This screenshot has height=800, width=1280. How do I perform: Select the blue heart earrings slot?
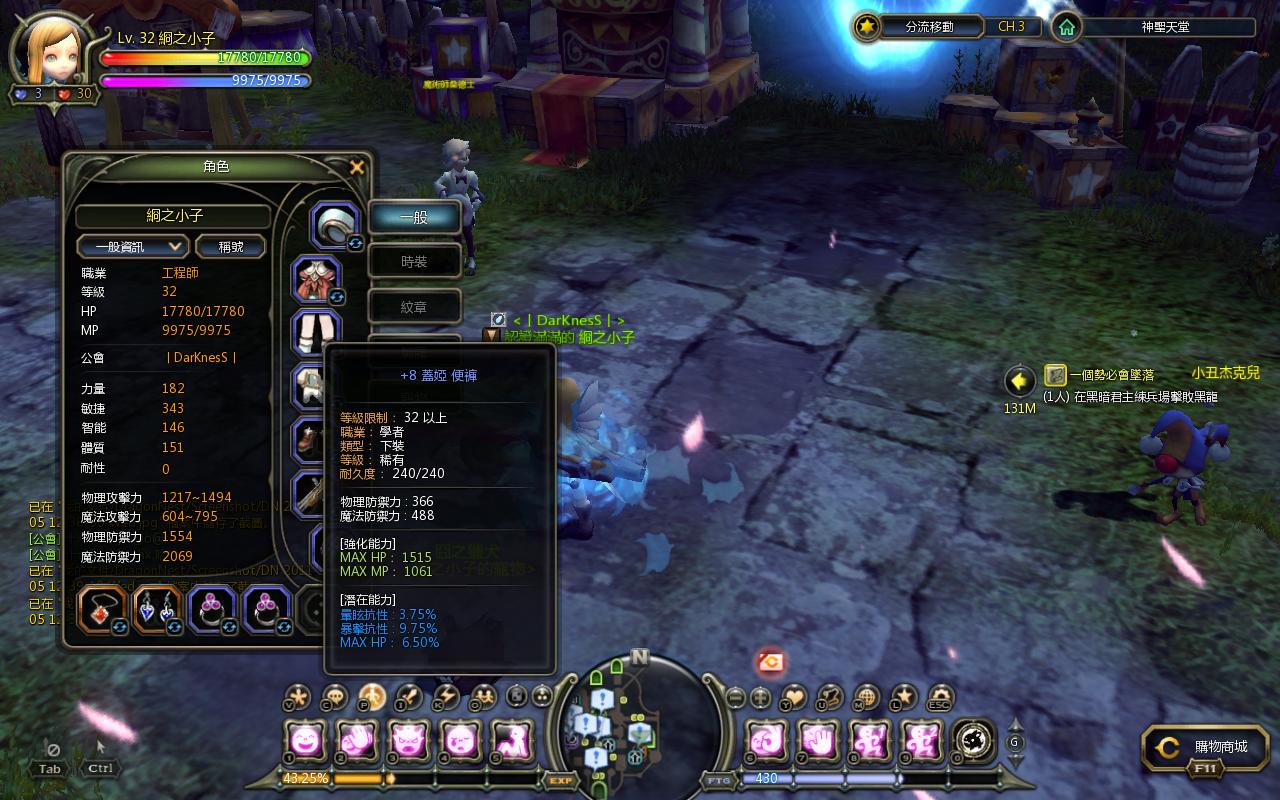click(156, 609)
